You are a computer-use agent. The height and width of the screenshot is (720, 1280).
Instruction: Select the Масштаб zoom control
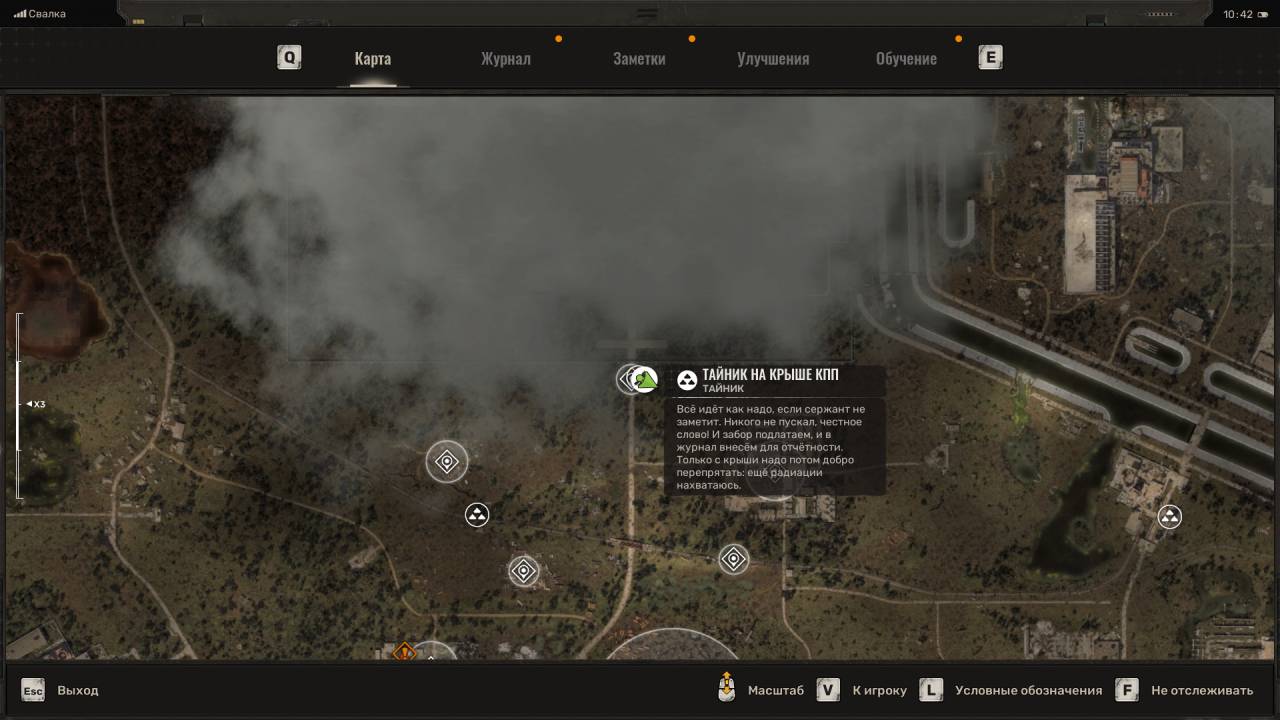[x=775, y=690]
